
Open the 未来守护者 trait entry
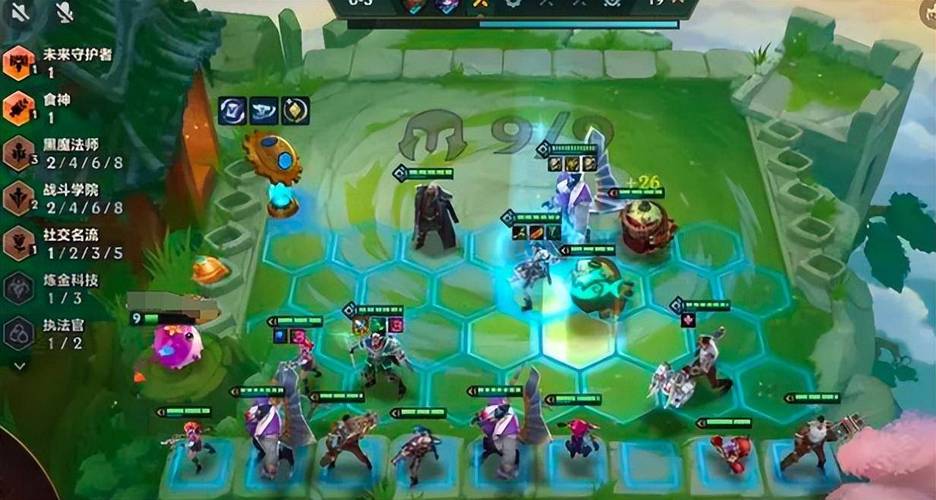(x=20, y=63)
